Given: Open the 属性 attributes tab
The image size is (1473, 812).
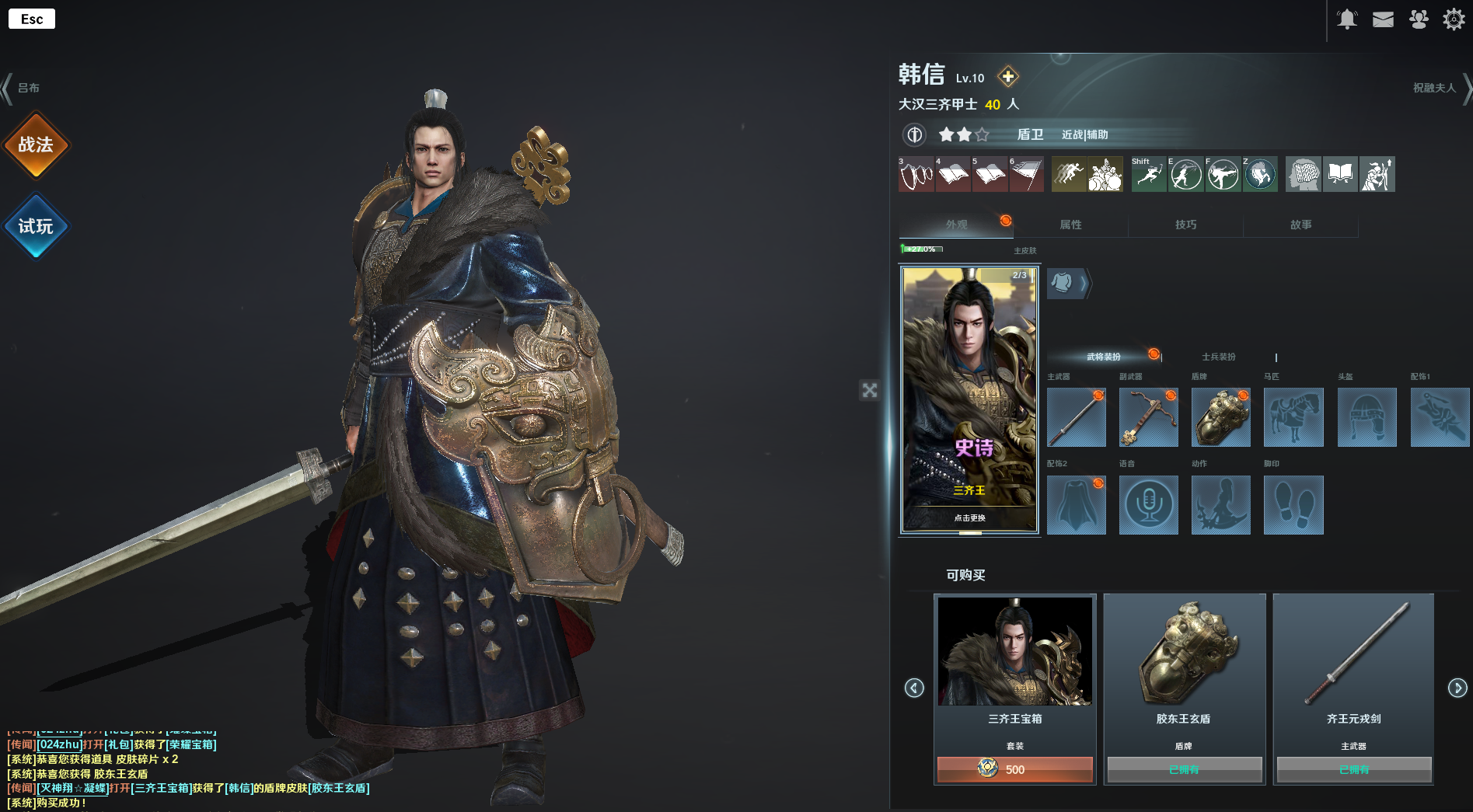Looking at the screenshot, I should pos(1070,225).
